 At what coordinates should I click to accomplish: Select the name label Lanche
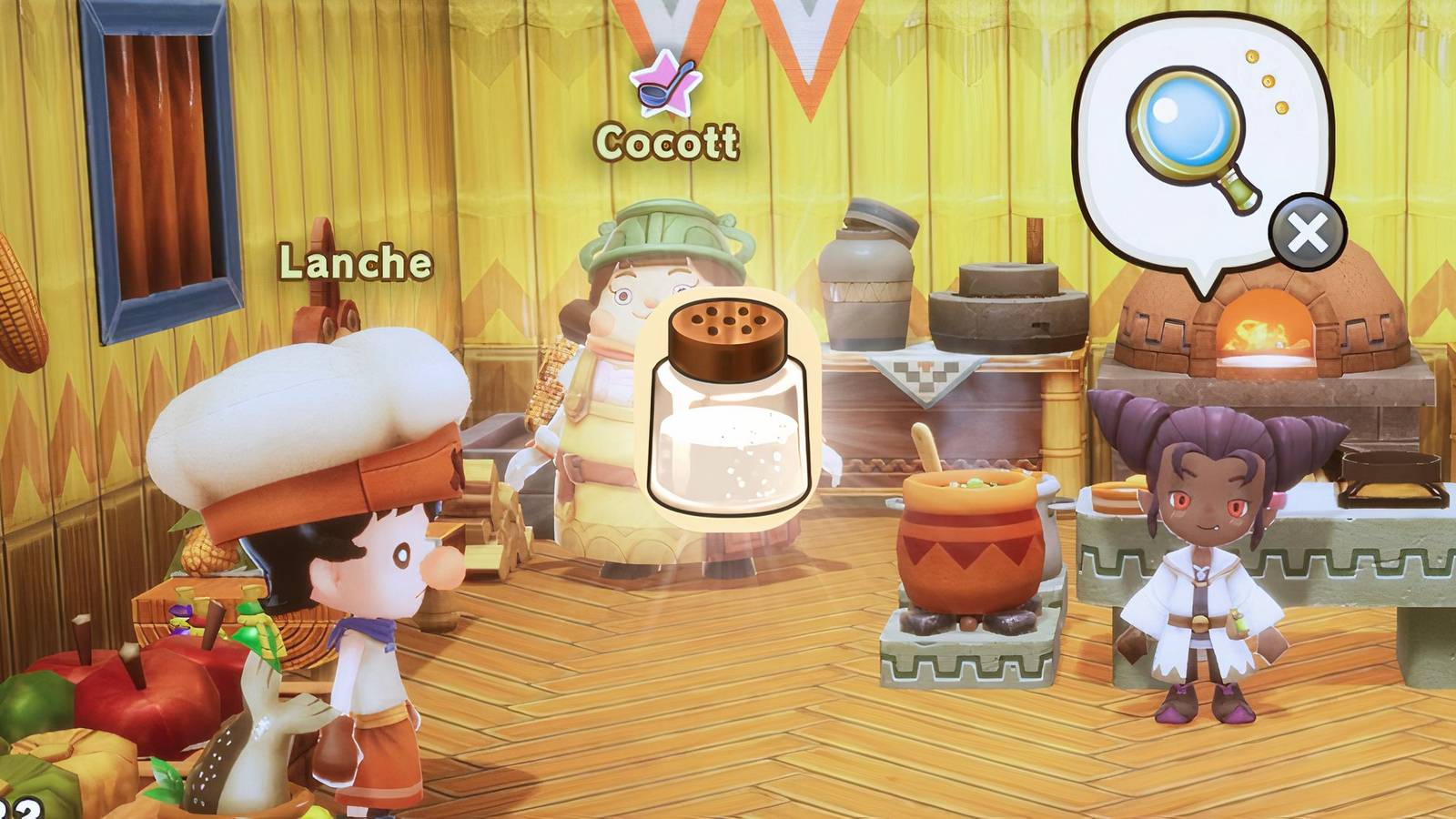click(353, 263)
